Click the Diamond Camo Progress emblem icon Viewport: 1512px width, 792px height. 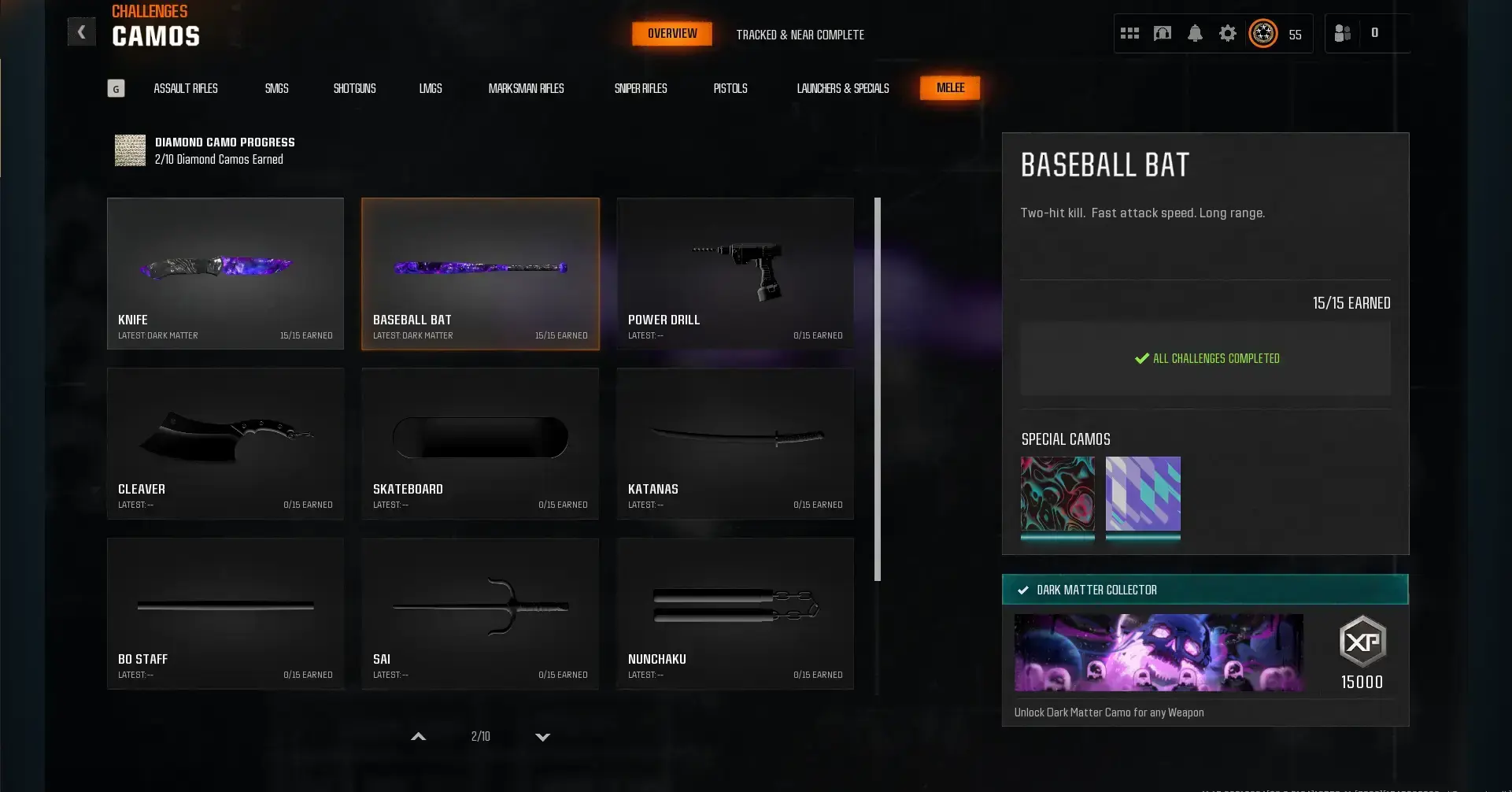pos(130,150)
